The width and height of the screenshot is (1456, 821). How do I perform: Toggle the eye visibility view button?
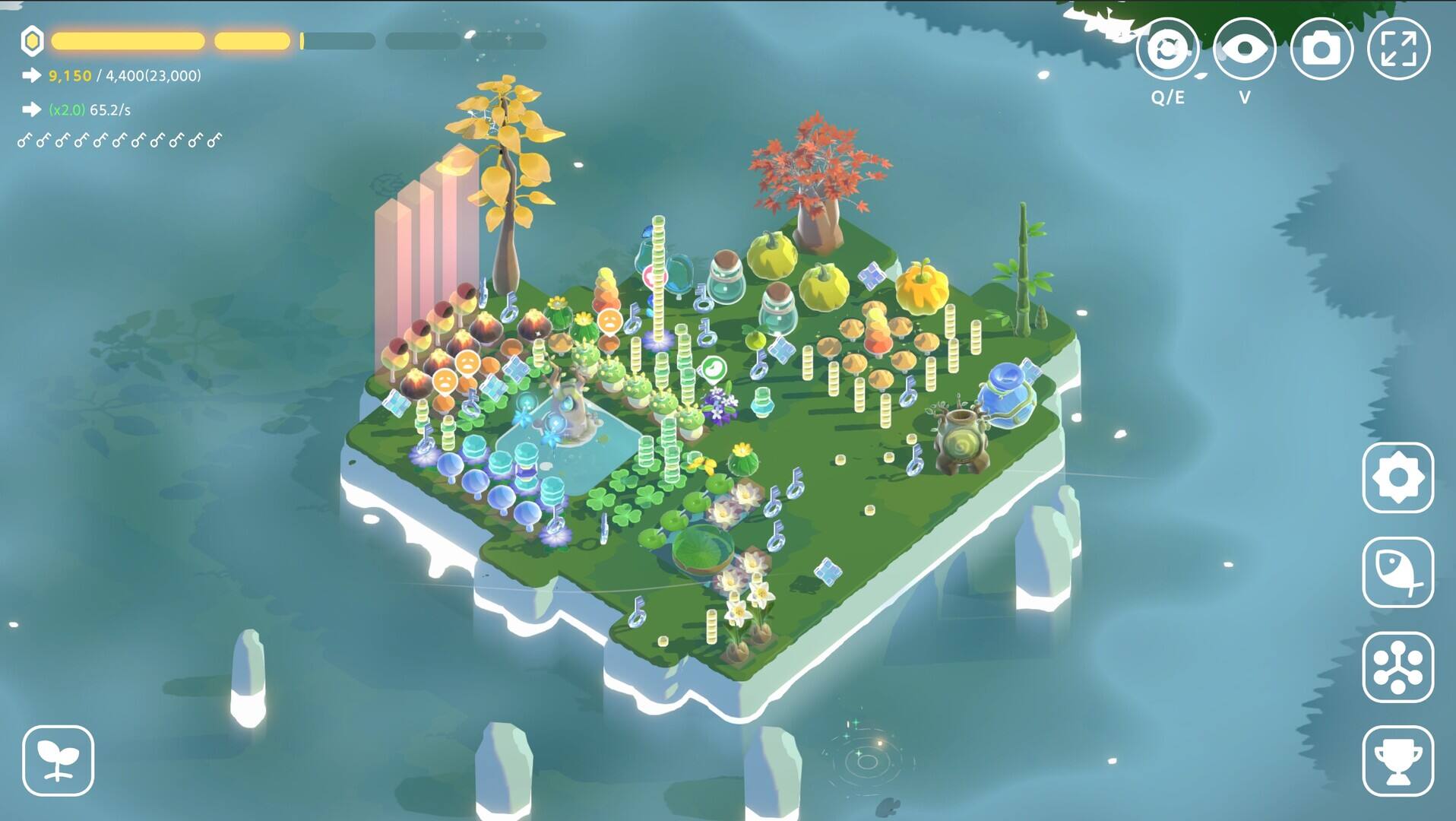point(1244,49)
